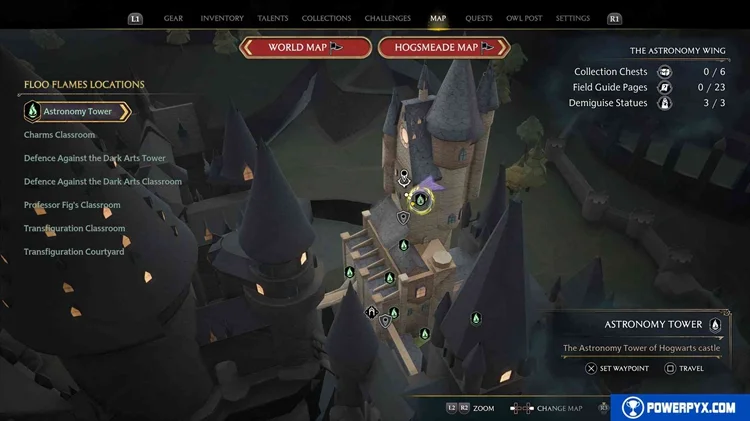Choose Transfiguration Classroom from the list

[x=74, y=228]
